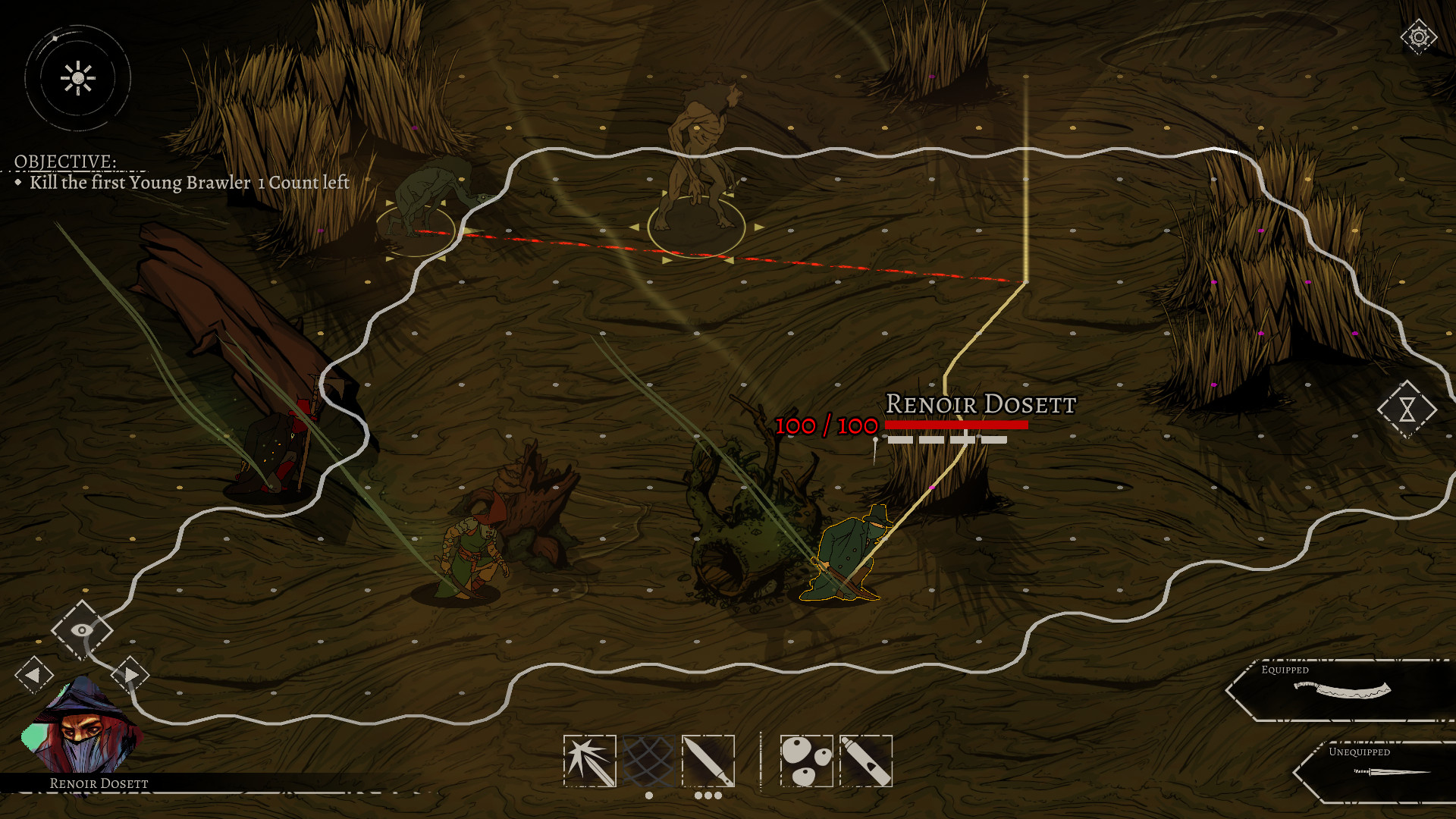Select the equipped curved blade weapon
The height and width of the screenshot is (819, 1456).
tap(1341, 689)
